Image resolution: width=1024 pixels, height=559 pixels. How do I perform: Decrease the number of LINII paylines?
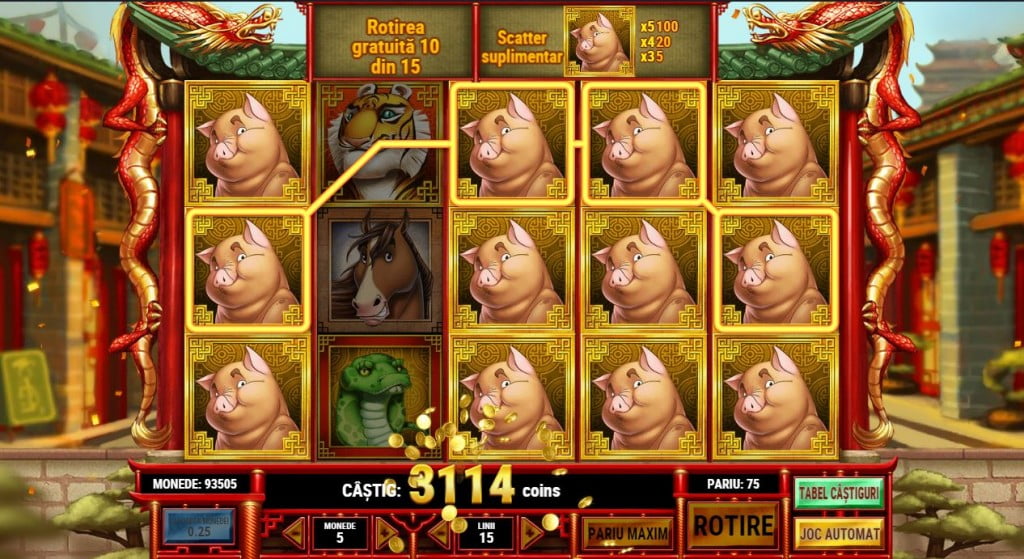[444, 532]
